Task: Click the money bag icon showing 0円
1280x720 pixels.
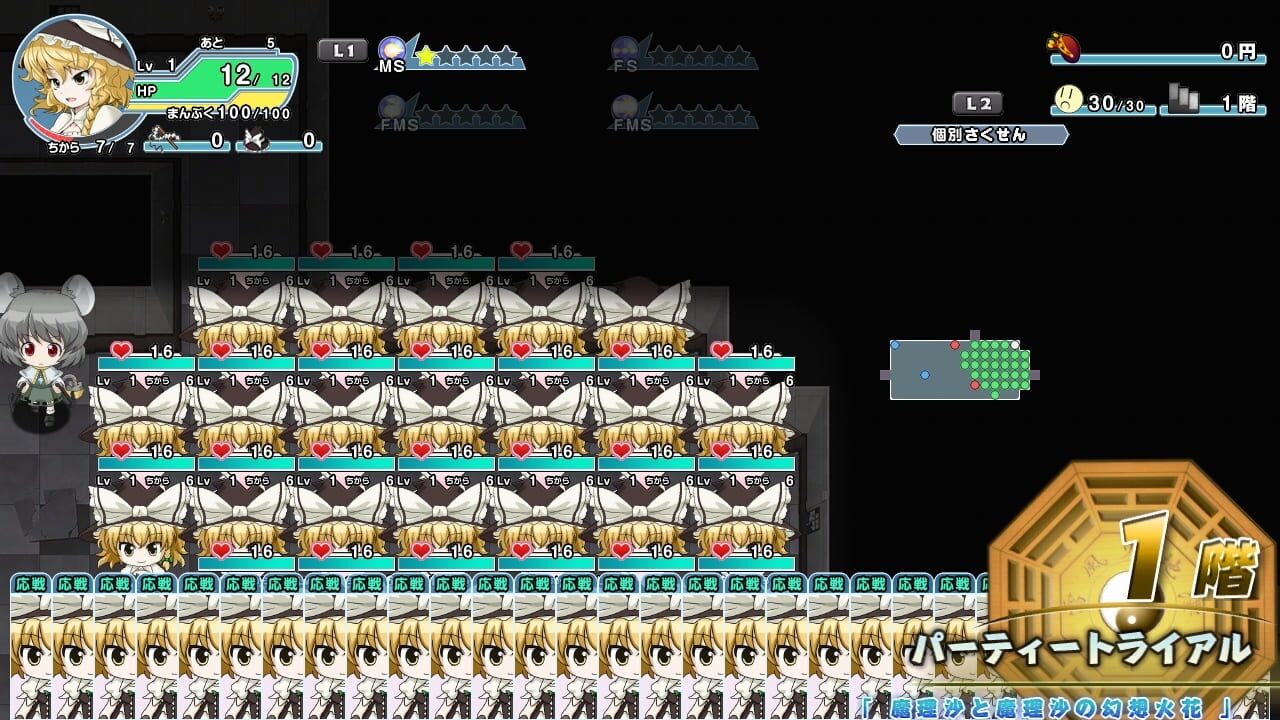Action: (1062, 47)
